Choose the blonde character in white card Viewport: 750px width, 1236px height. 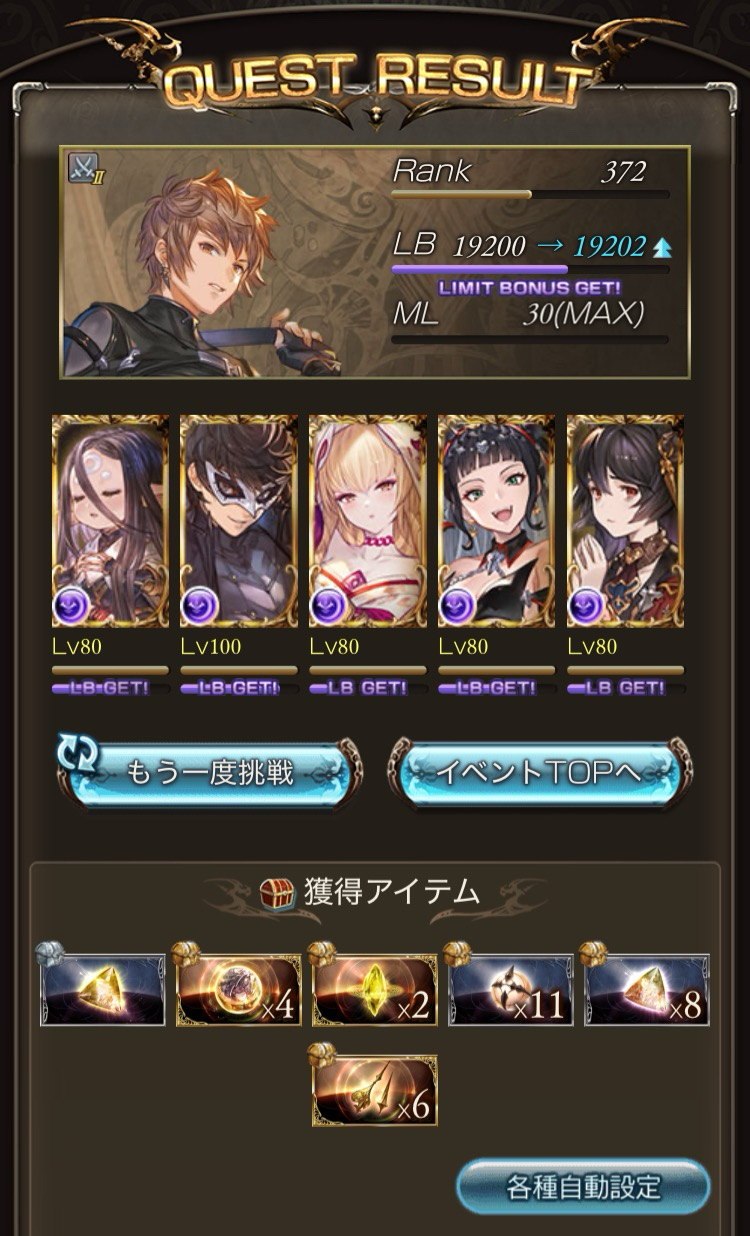click(368, 521)
